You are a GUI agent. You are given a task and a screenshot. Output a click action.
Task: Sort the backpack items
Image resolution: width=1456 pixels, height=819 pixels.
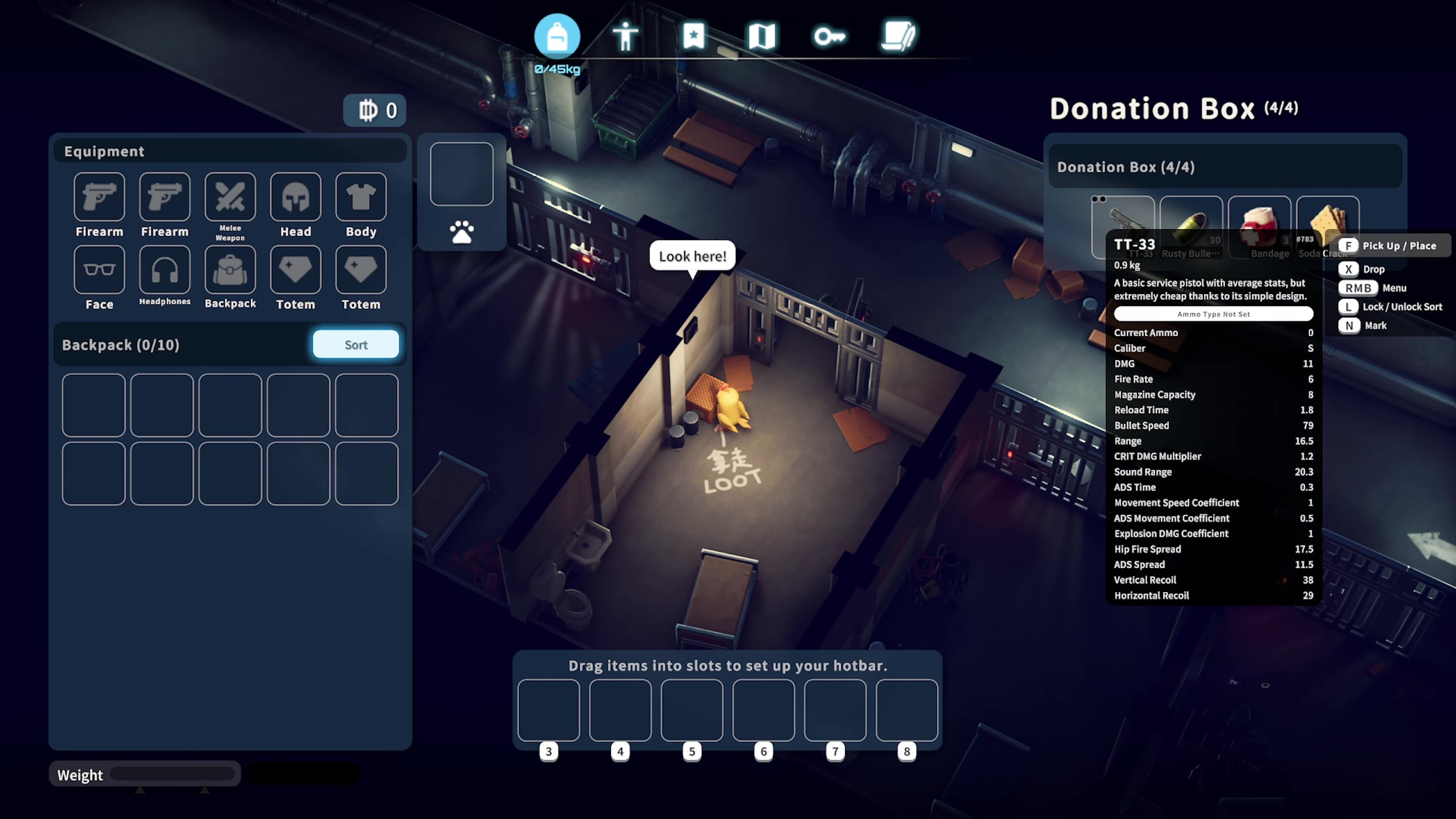355,344
